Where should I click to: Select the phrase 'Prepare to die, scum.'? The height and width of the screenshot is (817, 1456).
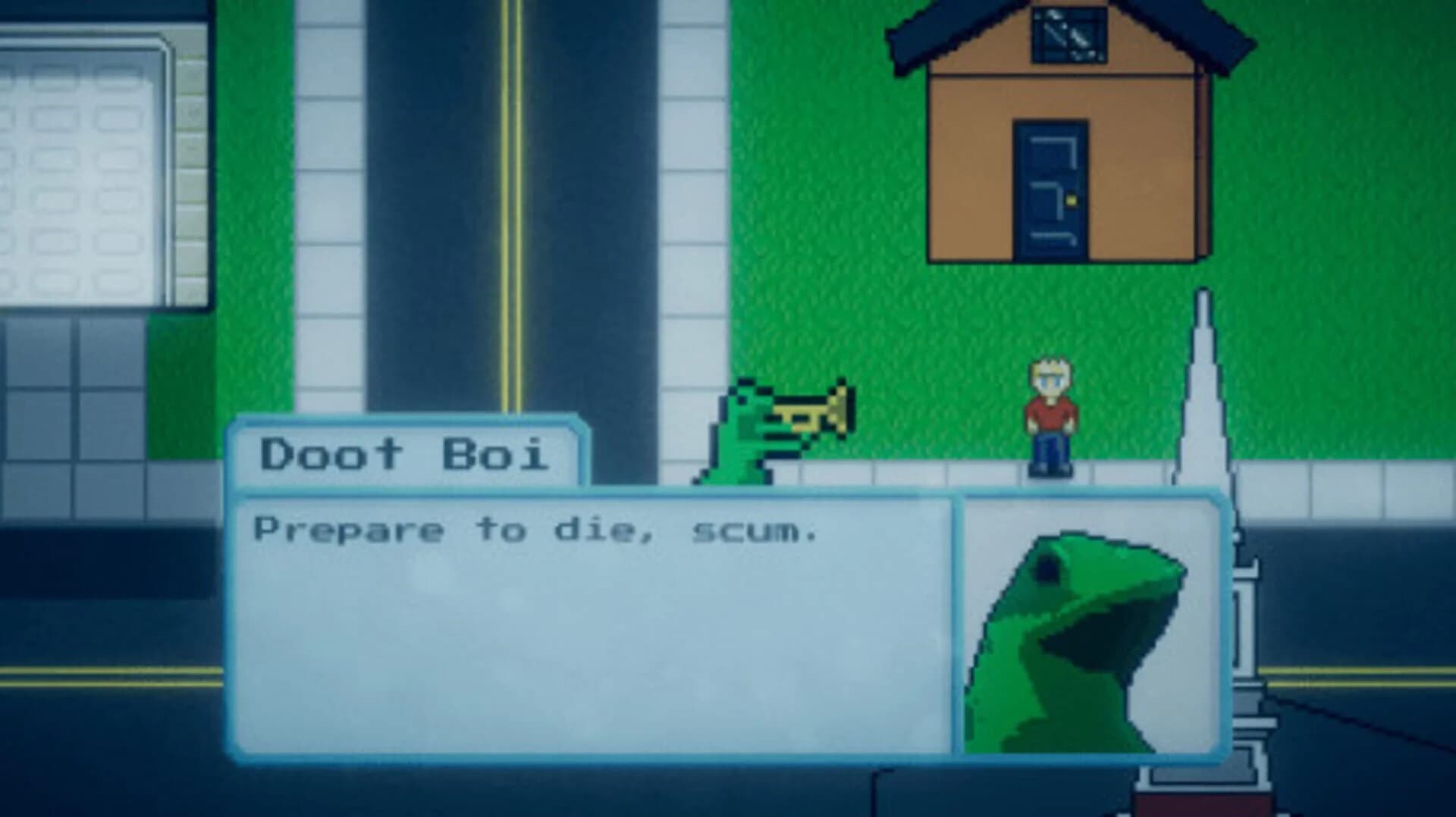pyautogui.click(x=538, y=531)
